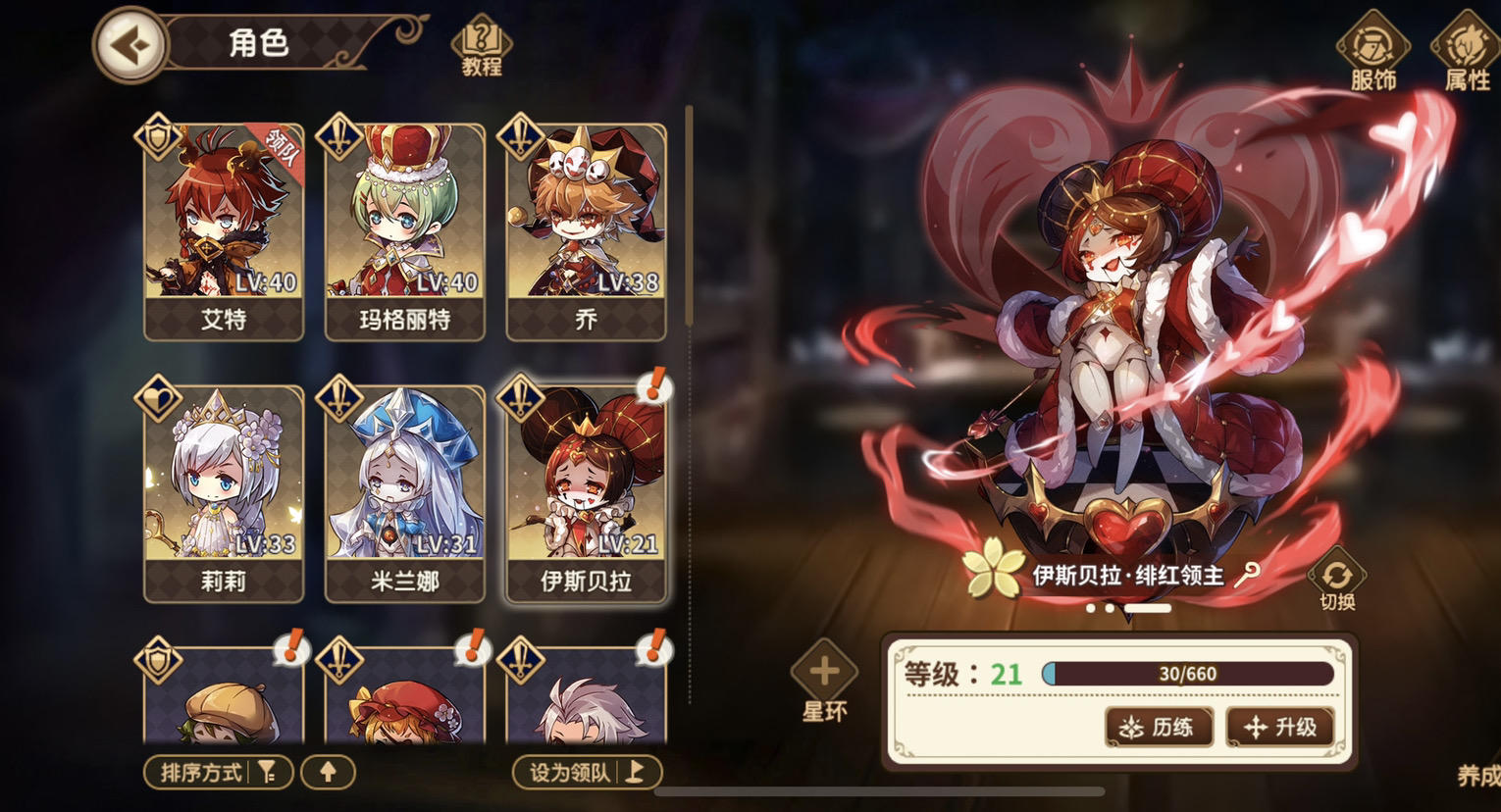Viewport: 1501px width, 812px height.
Task: Go back using the arrow icon beside 角色
Action: (x=130, y=45)
